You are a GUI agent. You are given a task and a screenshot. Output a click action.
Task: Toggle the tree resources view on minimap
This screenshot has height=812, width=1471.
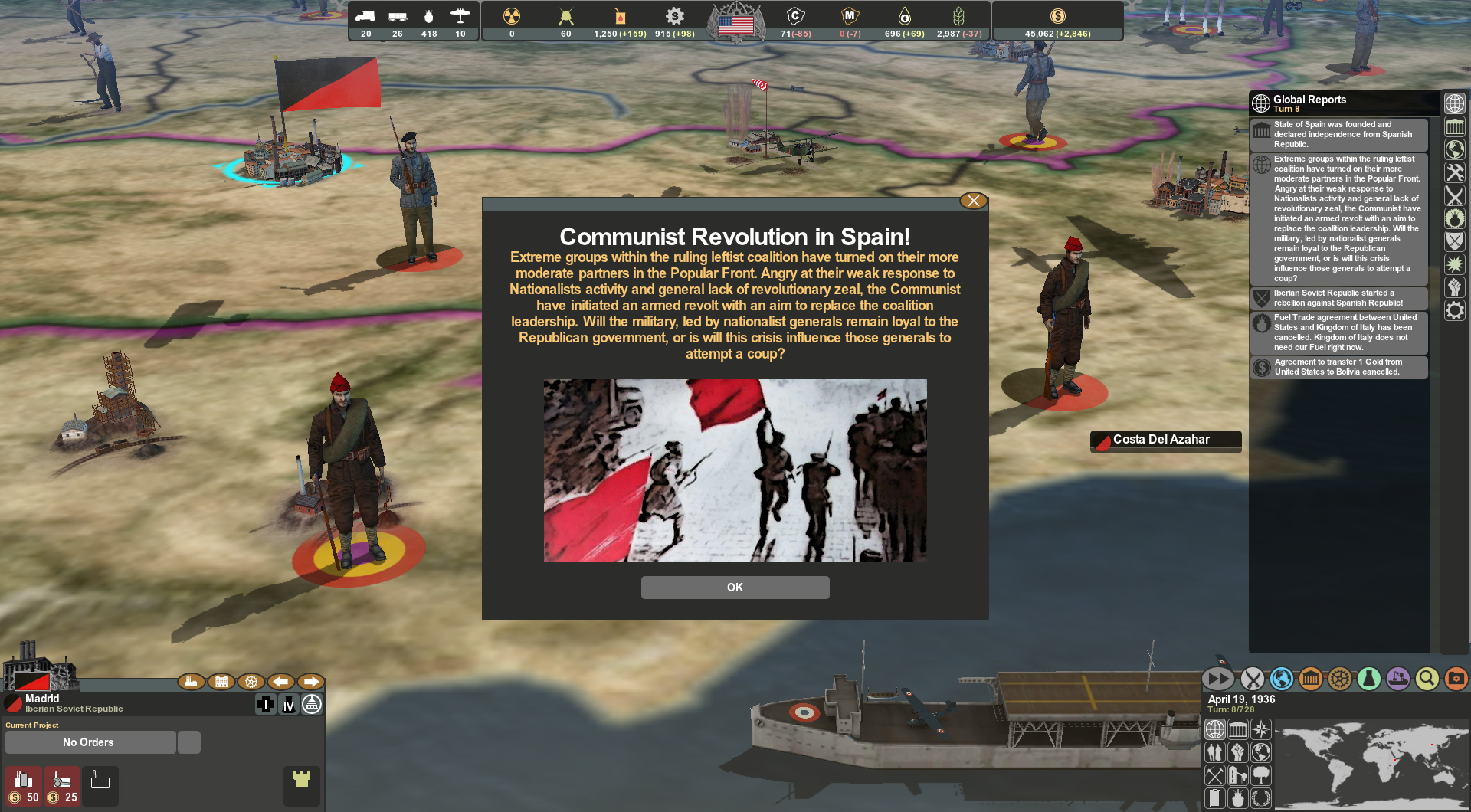(1261, 775)
